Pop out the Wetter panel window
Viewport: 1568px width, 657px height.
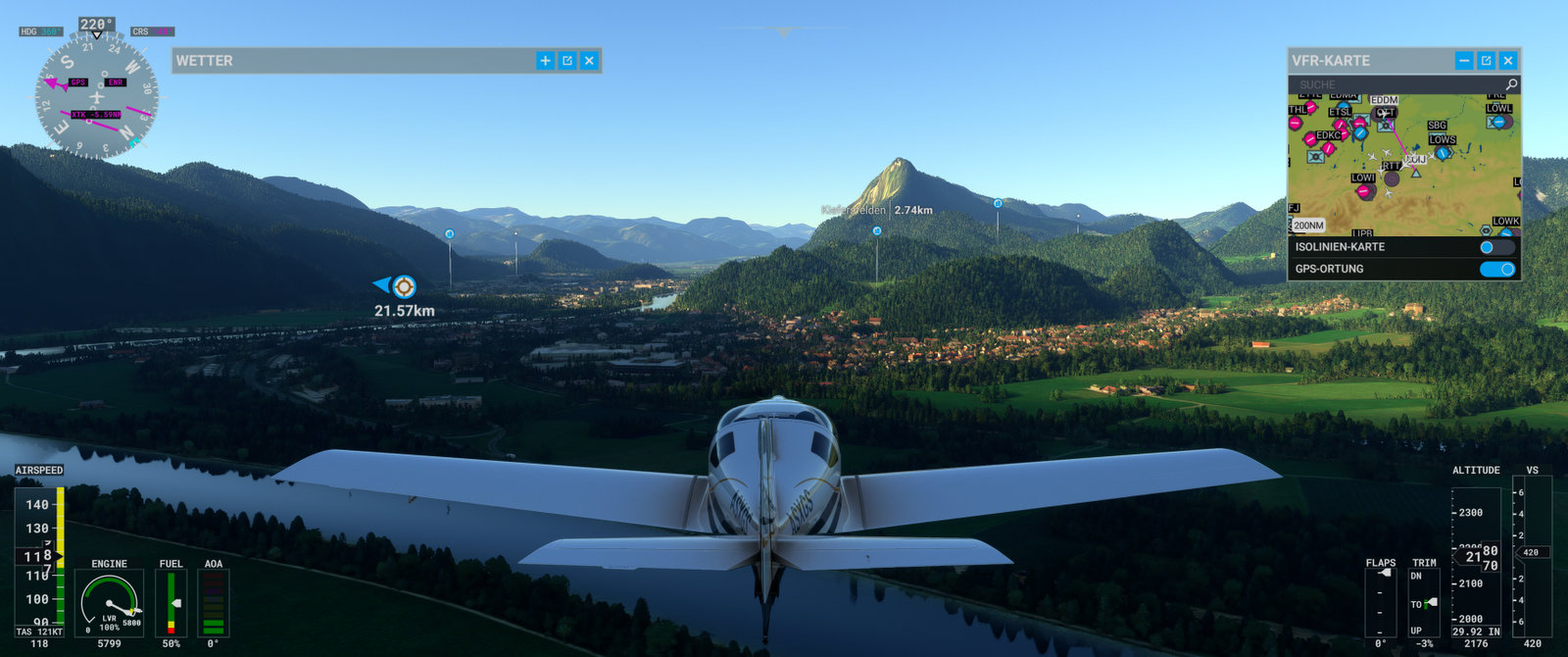(x=567, y=61)
